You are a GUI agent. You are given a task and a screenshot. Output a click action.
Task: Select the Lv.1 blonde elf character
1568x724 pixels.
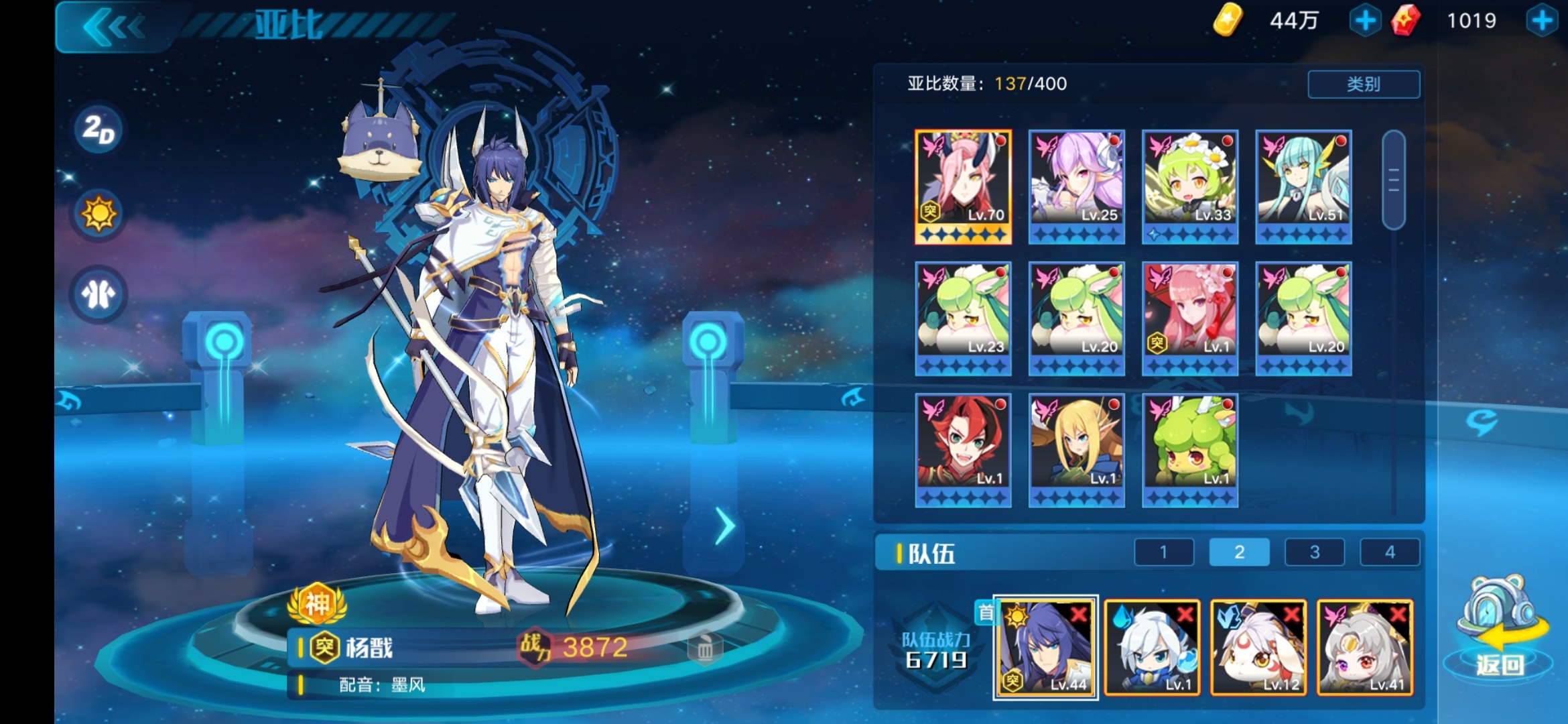tap(1076, 449)
